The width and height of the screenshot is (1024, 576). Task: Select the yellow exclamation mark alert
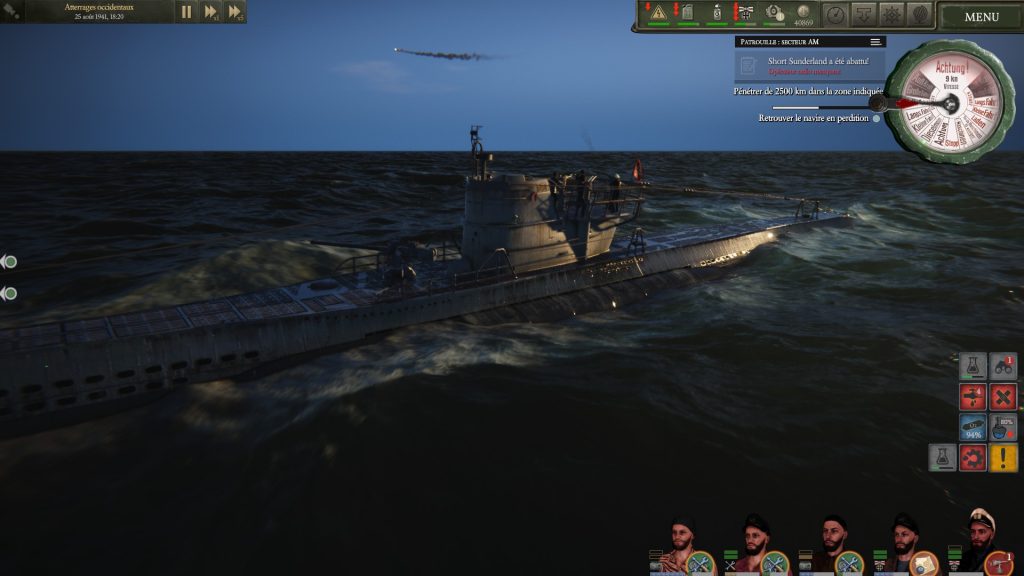(x=1003, y=458)
